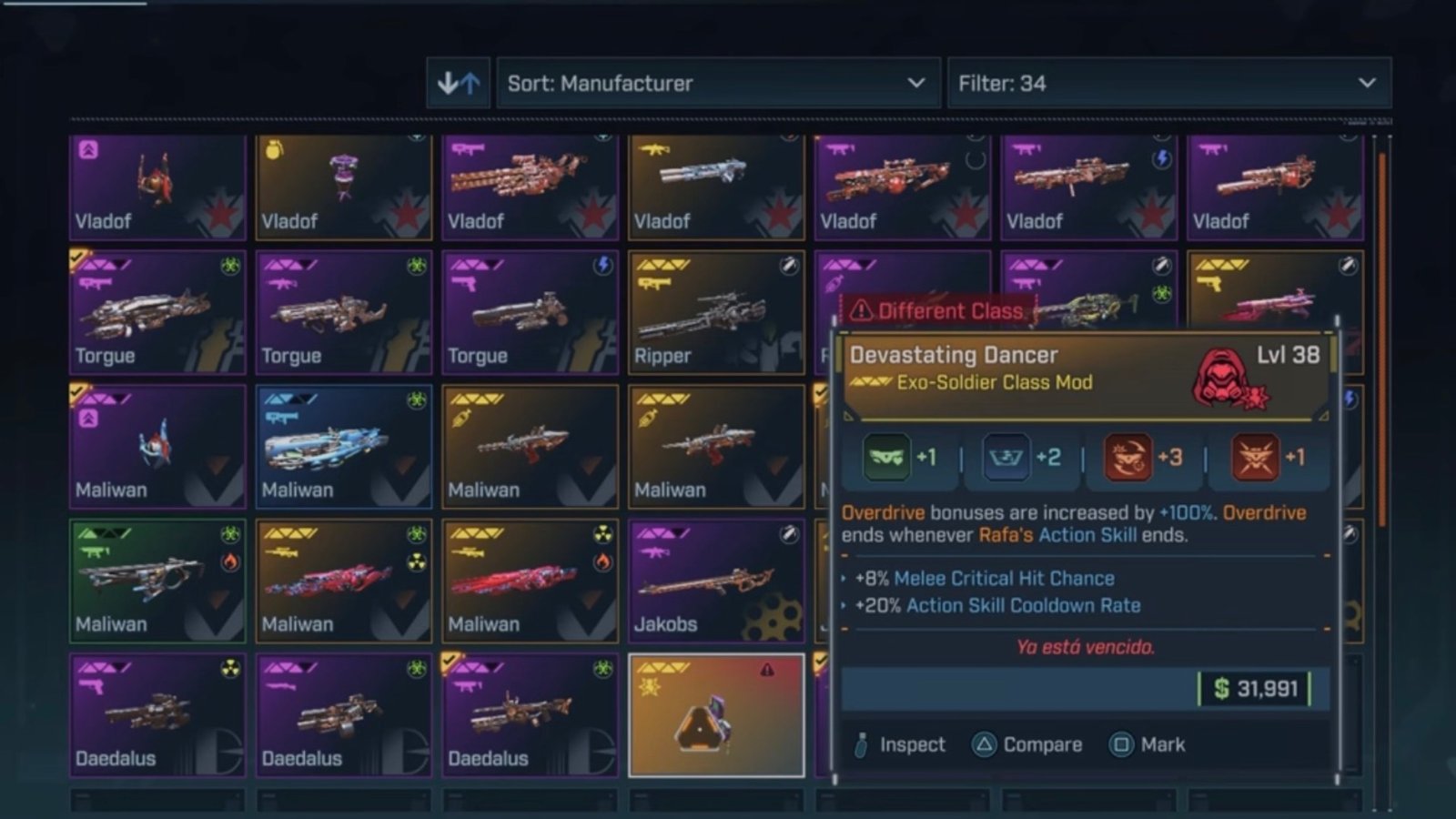Select the orange legendary Vladof rifle slot
The image size is (1456, 819).
[716, 187]
